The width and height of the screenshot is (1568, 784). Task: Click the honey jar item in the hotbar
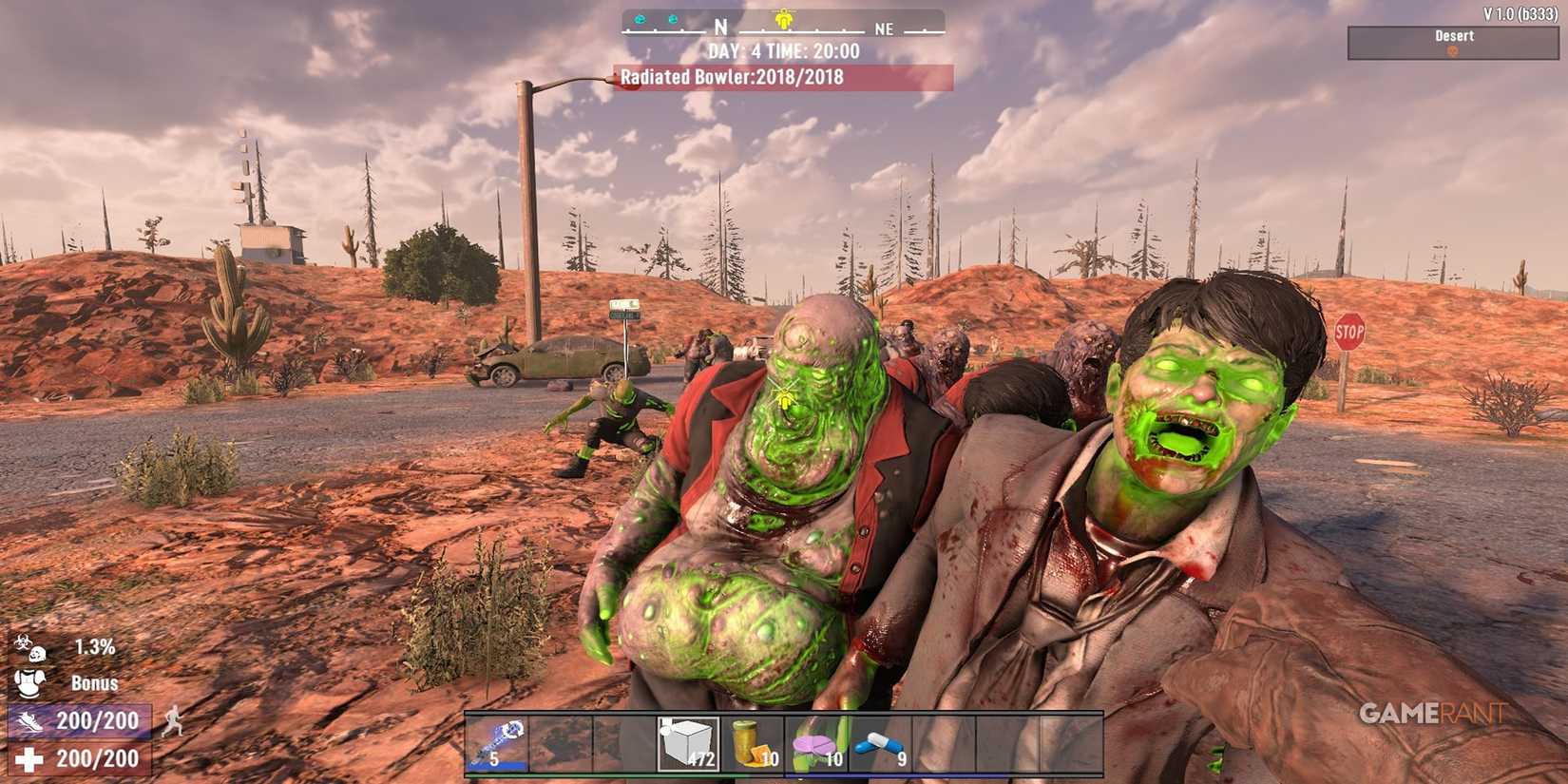coord(753,746)
